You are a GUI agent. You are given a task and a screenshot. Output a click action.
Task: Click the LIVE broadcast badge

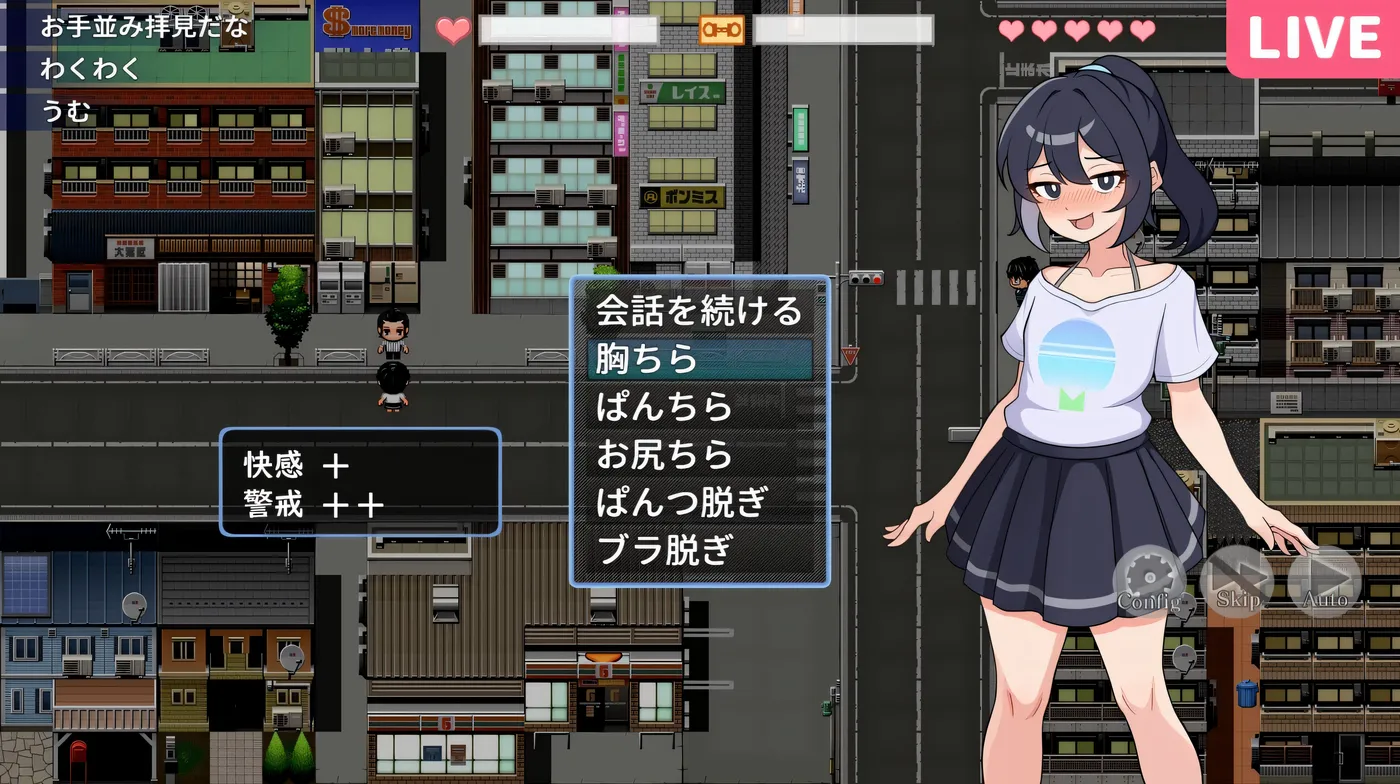pos(1311,38)
